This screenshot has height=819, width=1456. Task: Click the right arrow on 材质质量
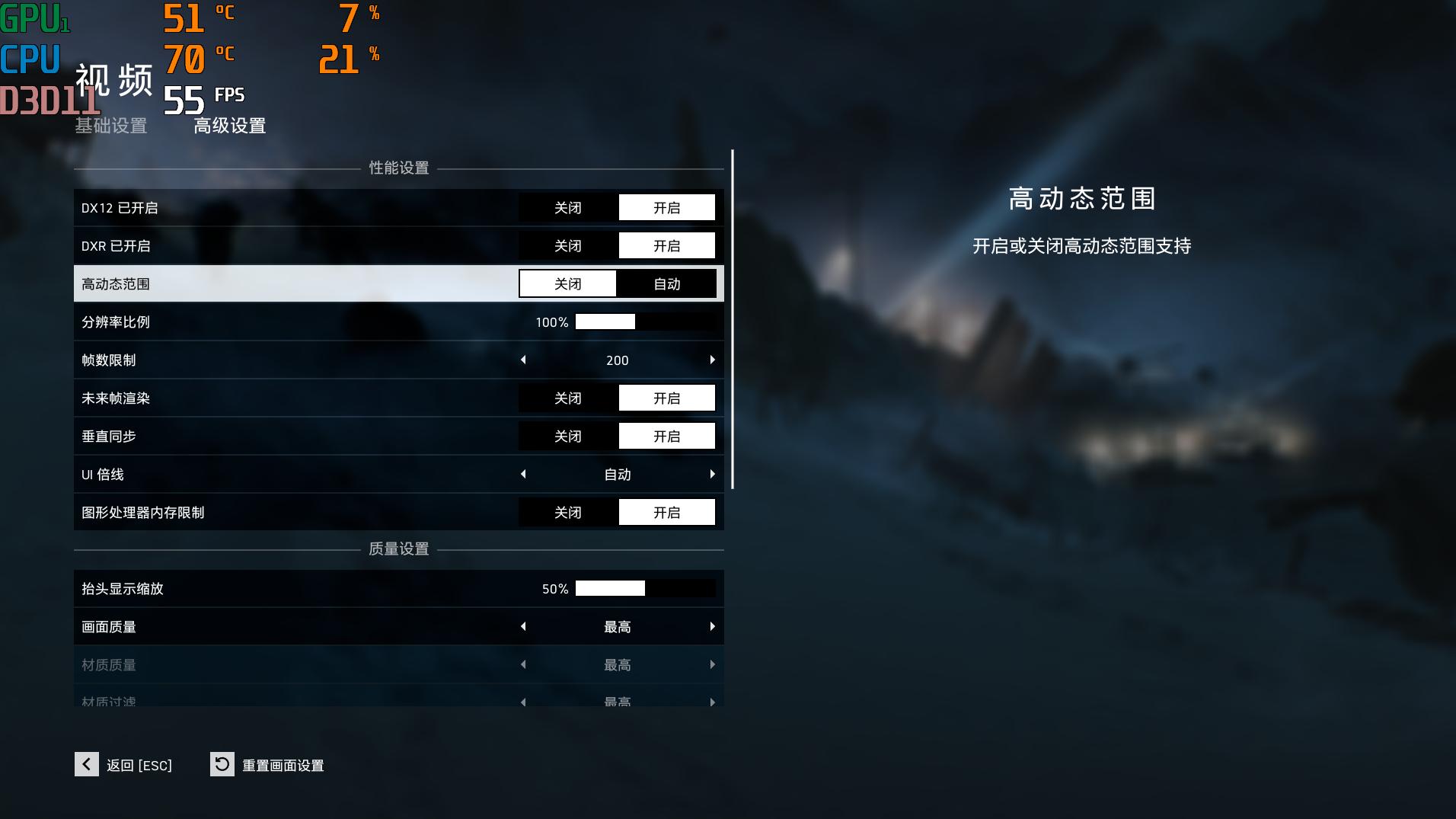(713, 664)
